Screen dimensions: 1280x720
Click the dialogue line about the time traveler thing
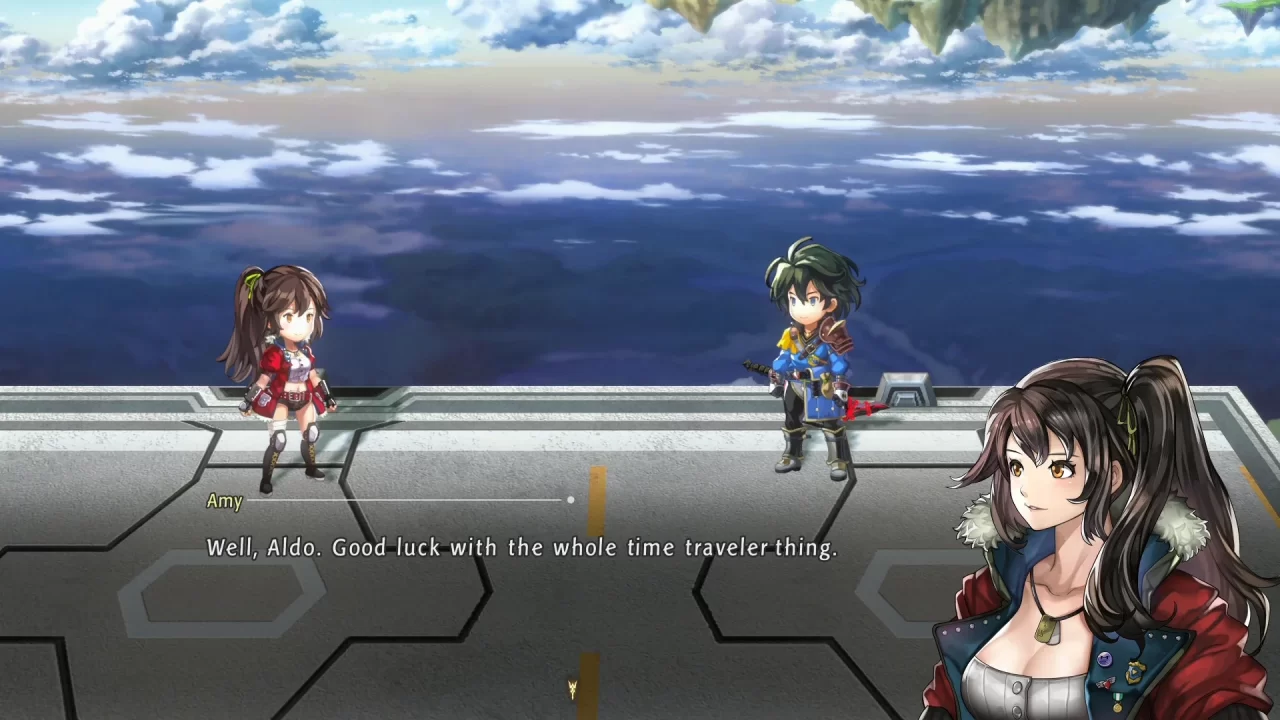[x=524, y=548]
